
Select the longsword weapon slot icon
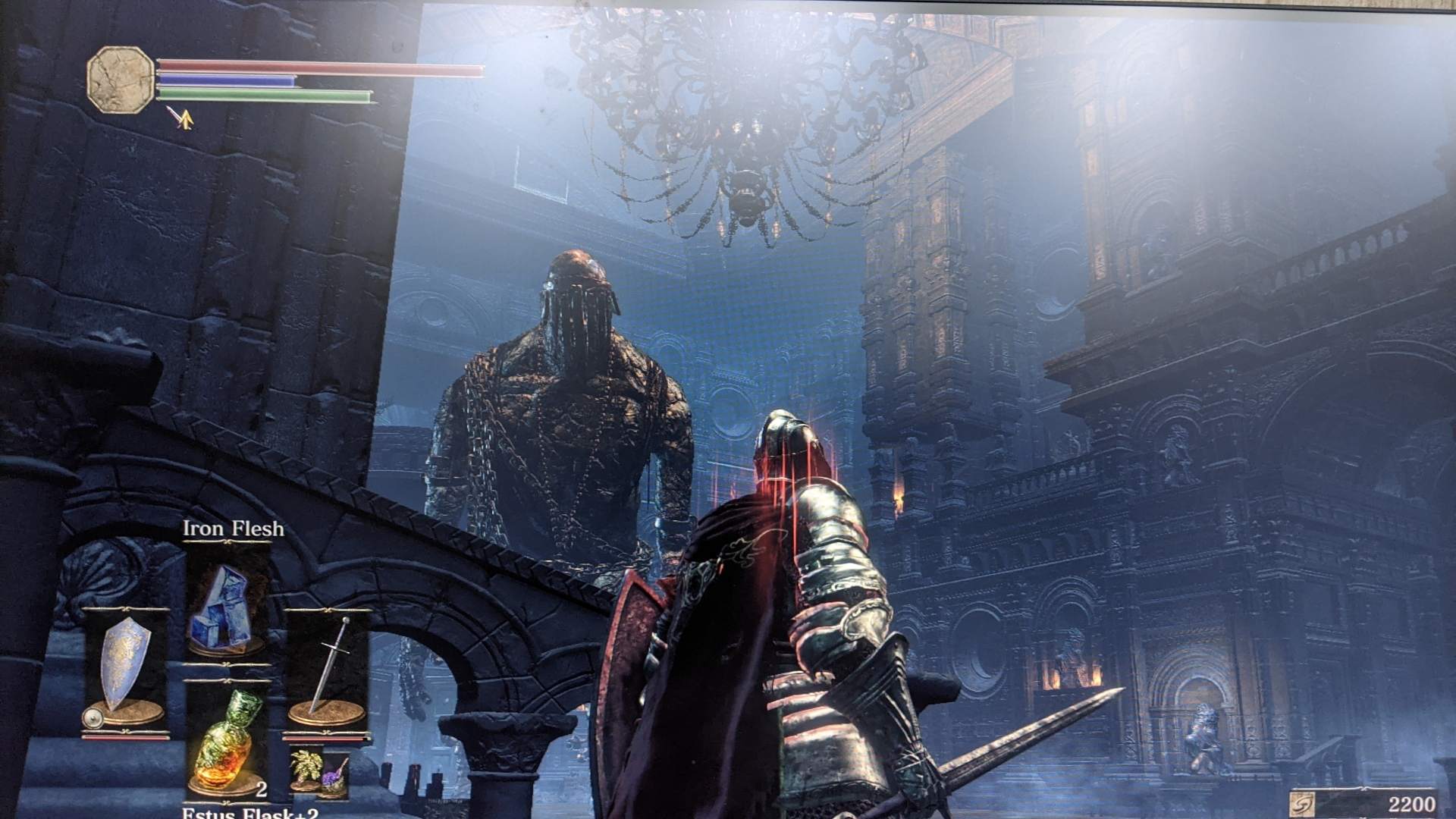coord(332,668)
